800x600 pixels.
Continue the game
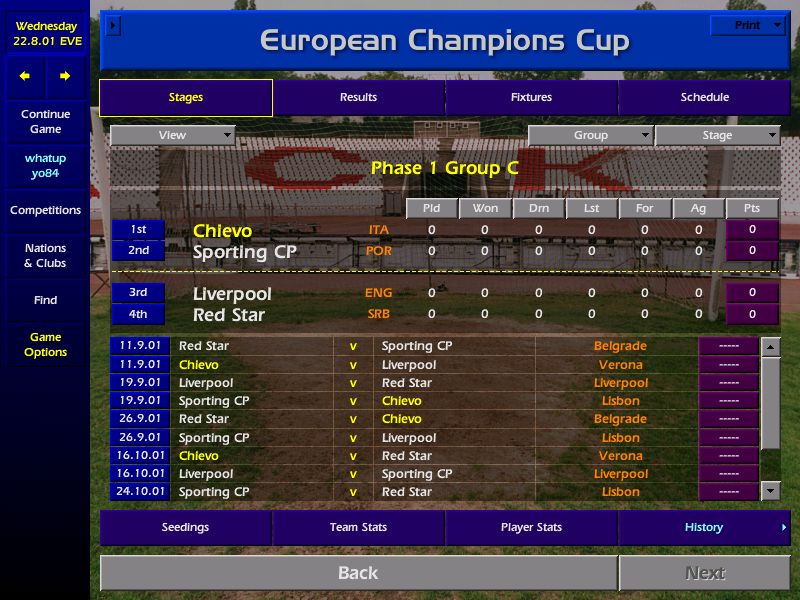(x=45, y=122)
